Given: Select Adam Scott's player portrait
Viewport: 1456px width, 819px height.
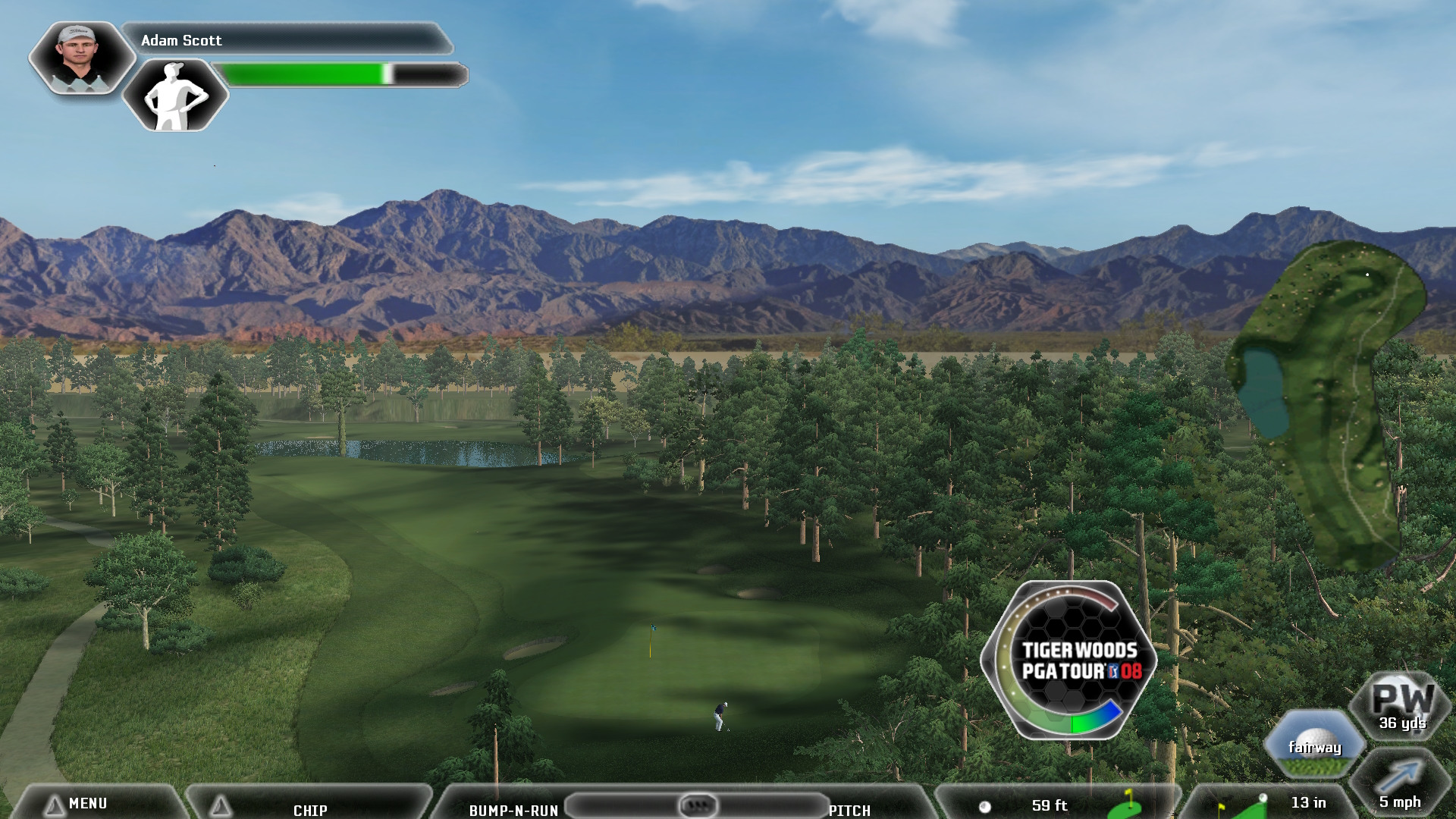Looking at the screenshot, I should click(80, 57).
